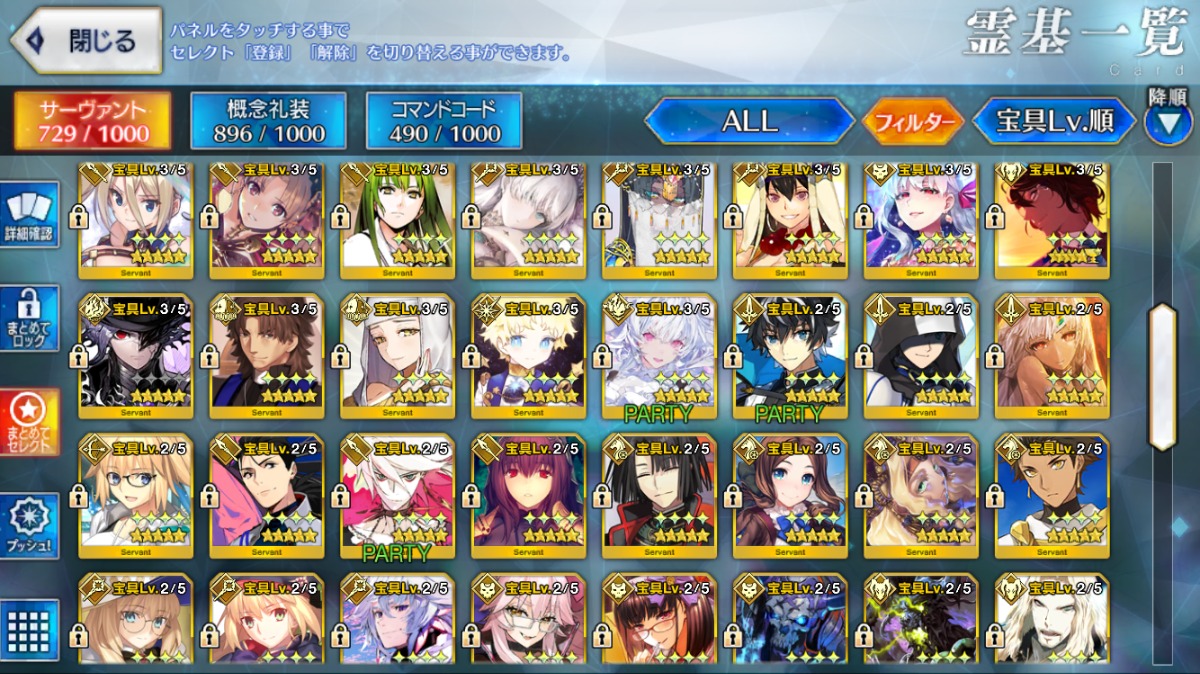
Task: Open the ALL class selector
Action: [x=749, y=122]
